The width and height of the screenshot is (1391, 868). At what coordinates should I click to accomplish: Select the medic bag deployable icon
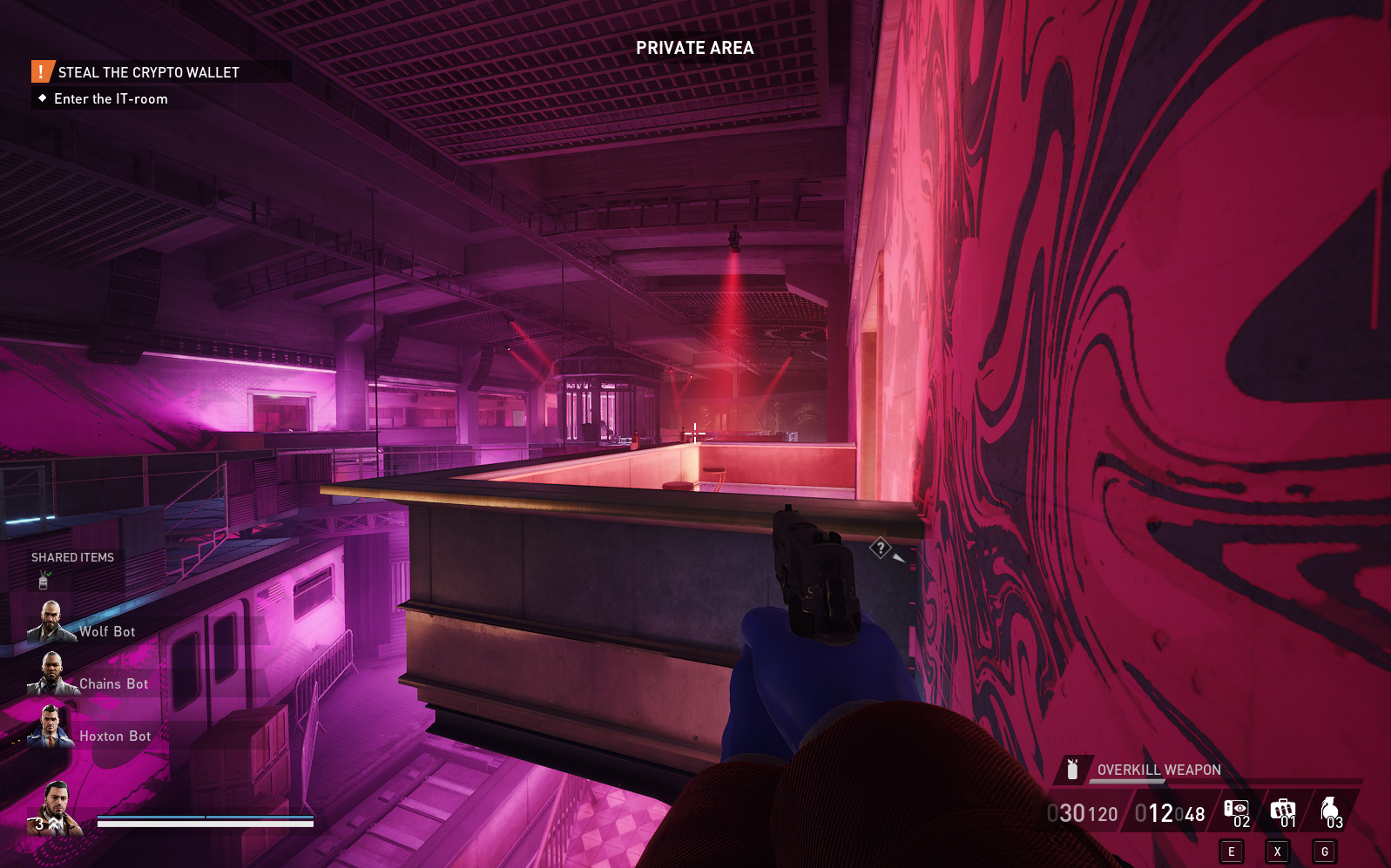1283,808
